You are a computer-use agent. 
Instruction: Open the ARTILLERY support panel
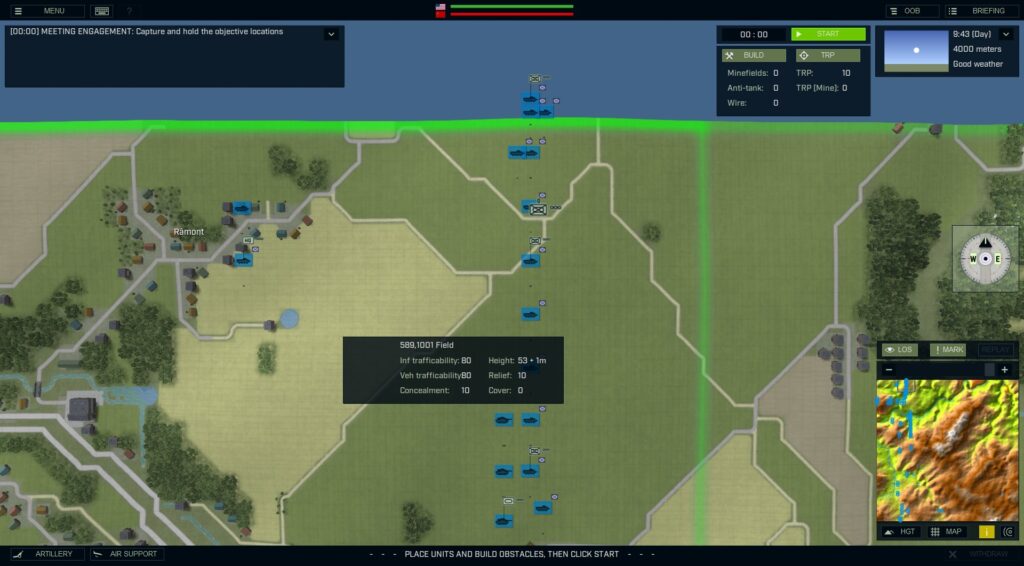tap(45, 554)
